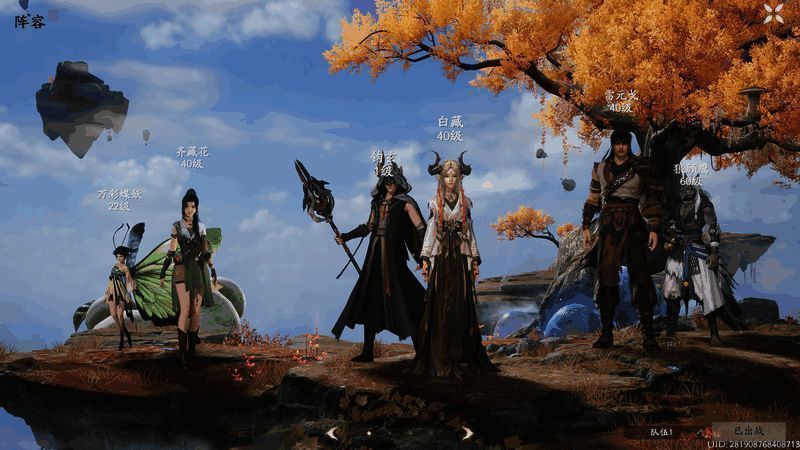Switch to the next team with the right arrow
Screen dimensions: 800x450
click(x=467, y=432)
